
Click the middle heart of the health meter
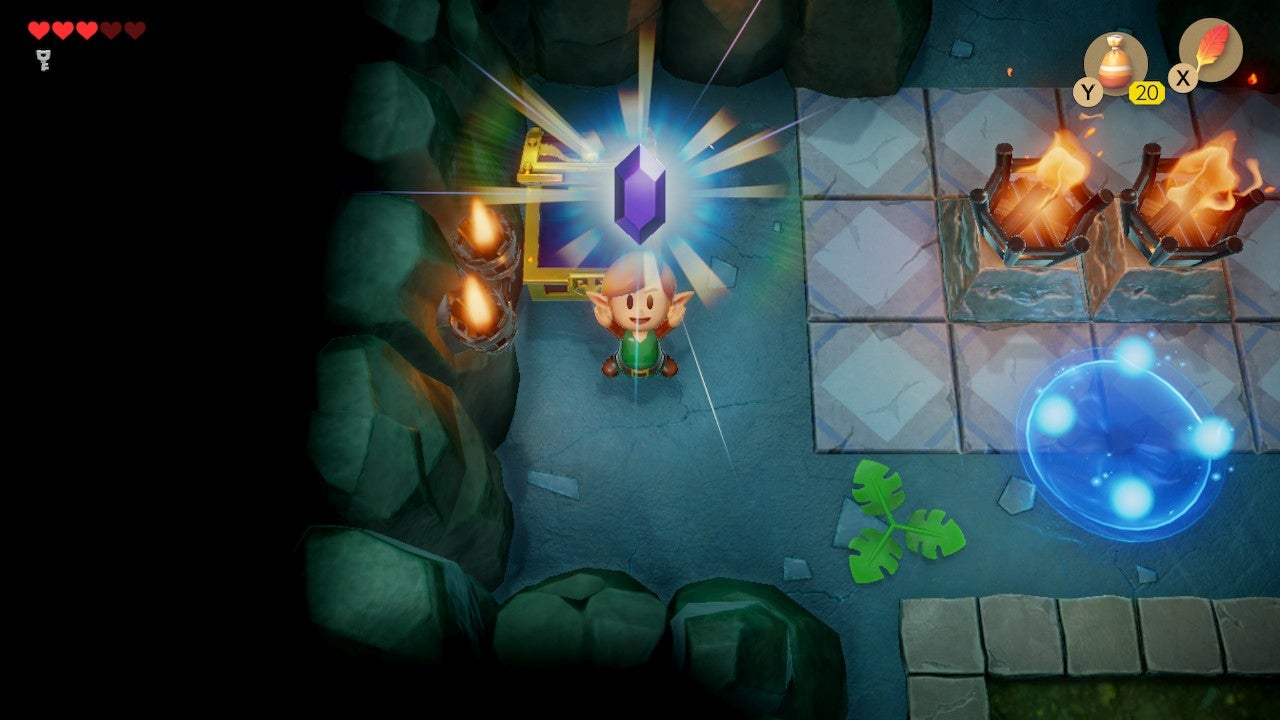click(x=87, y=29)
